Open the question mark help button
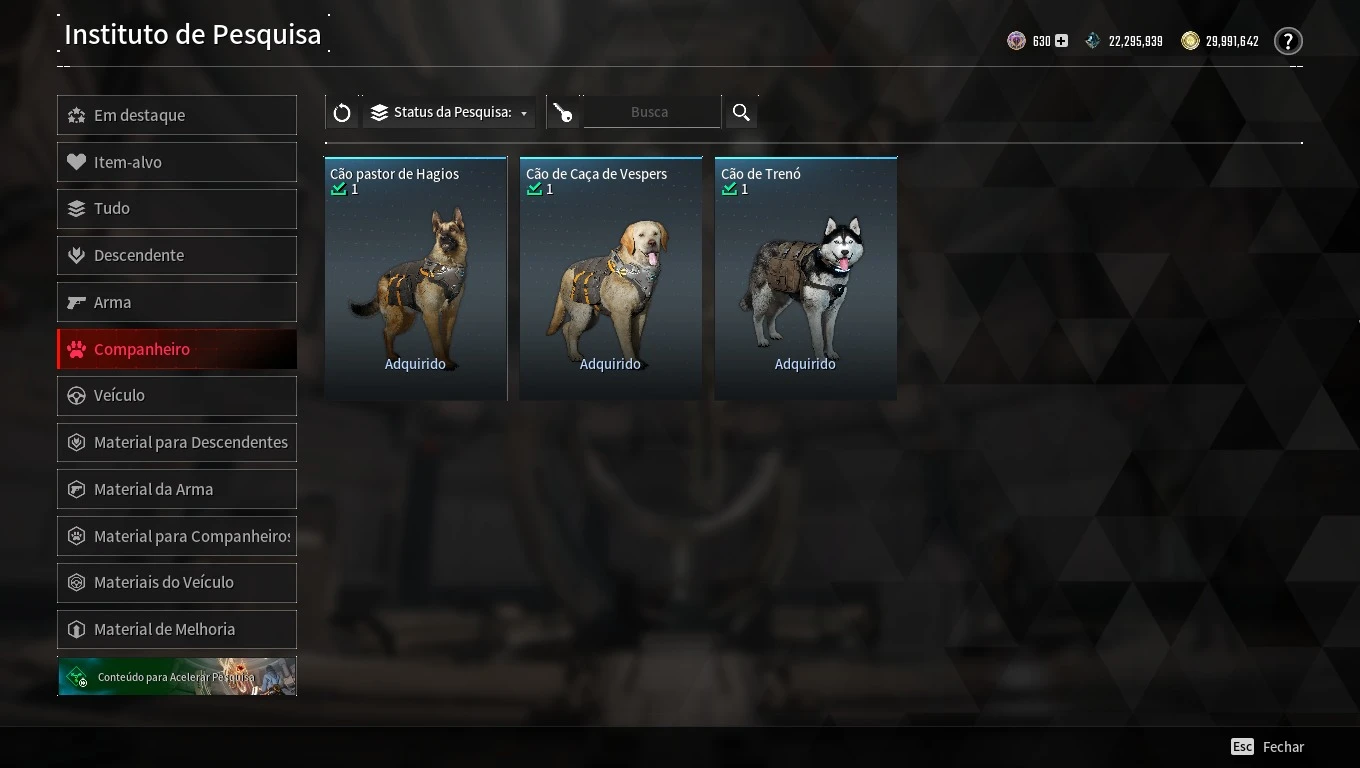The width and height of the screenshot is (1360, 768). [x=1288, y=42]
